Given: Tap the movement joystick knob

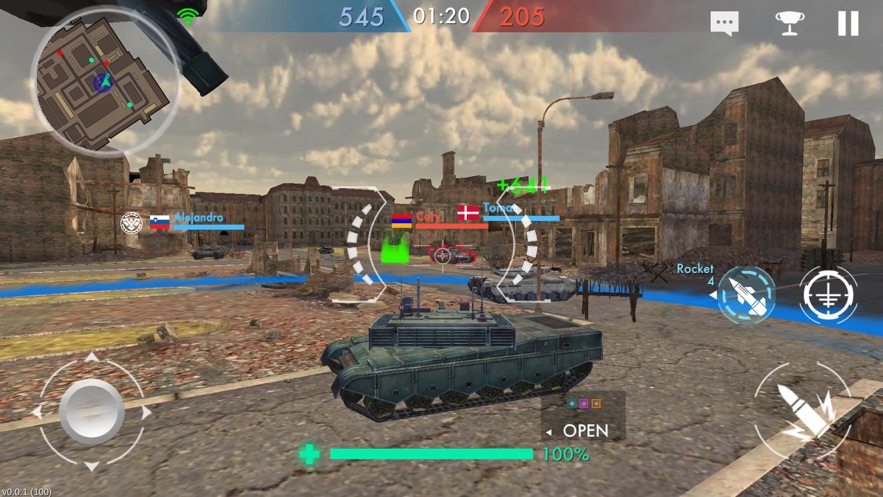Looking at the screenshot, I should tap(92, 410).
